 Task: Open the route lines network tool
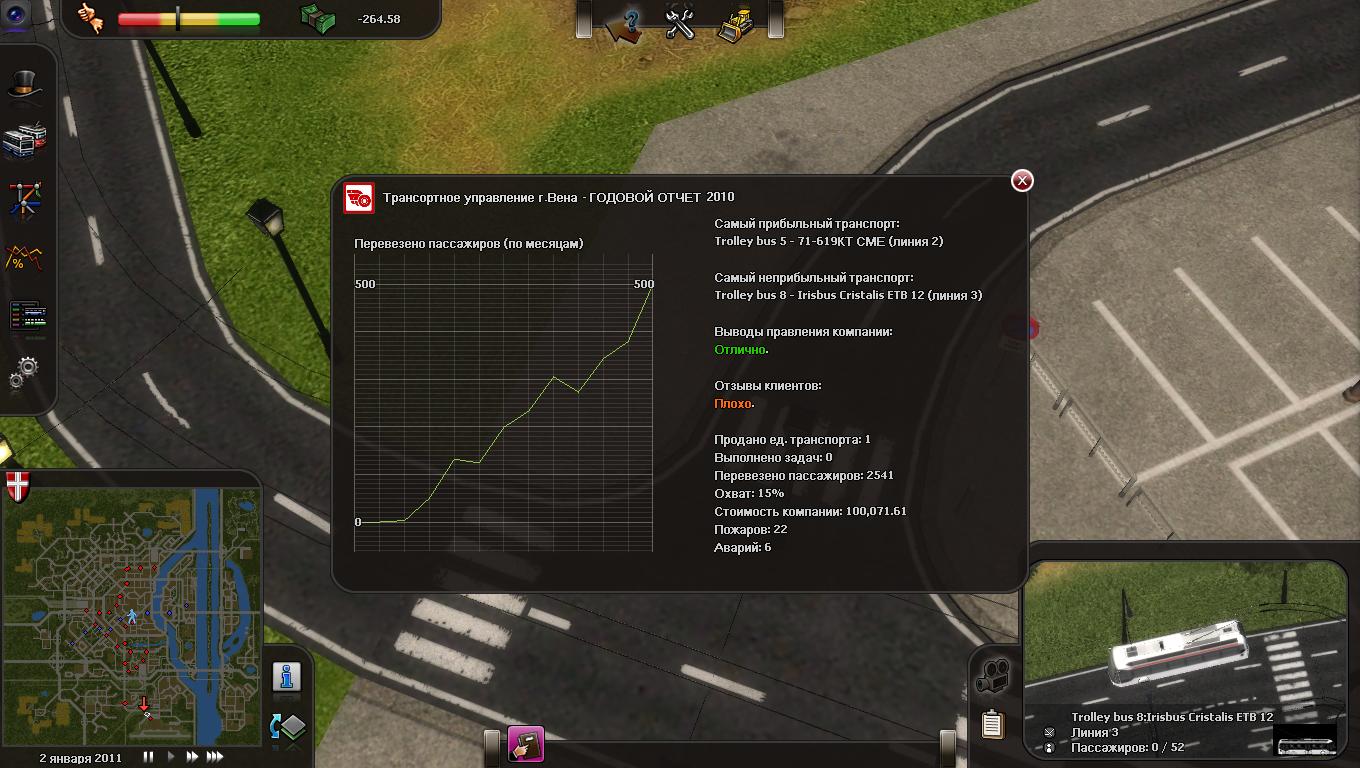[x=25, y=199]
